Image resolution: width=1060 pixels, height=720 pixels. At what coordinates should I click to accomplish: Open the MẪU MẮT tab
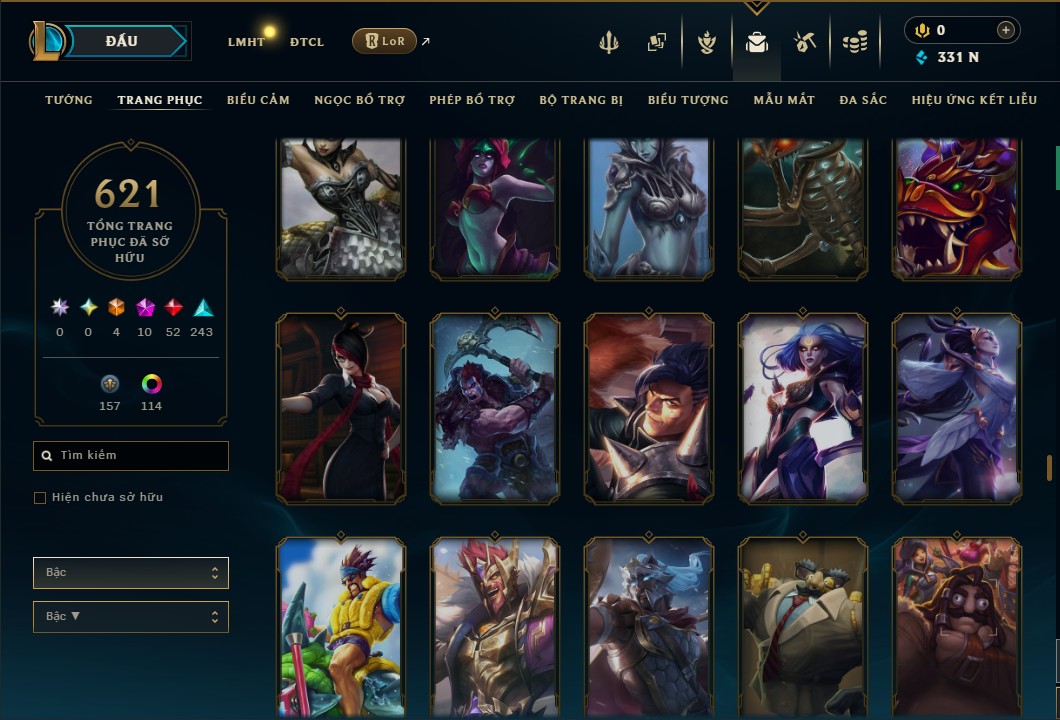coord(784,100)
